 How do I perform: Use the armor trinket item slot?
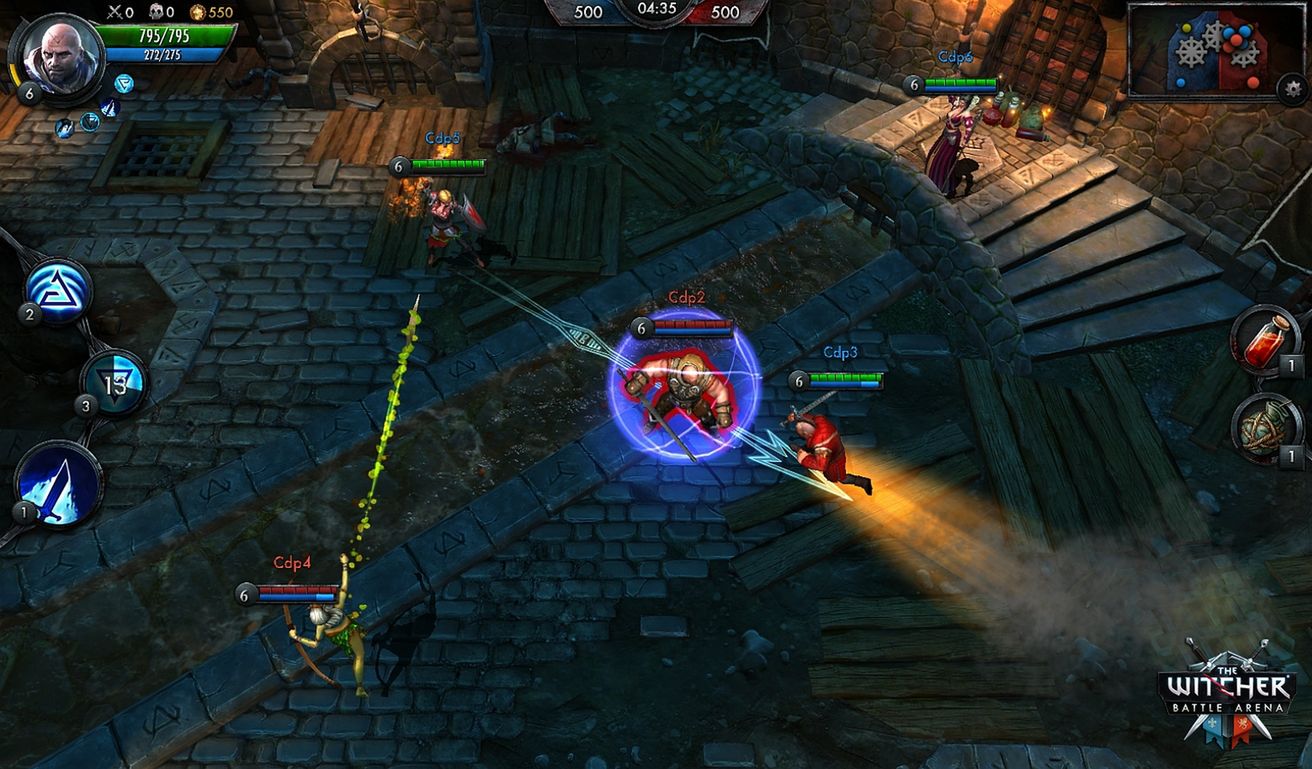(x=1262, y=428)
